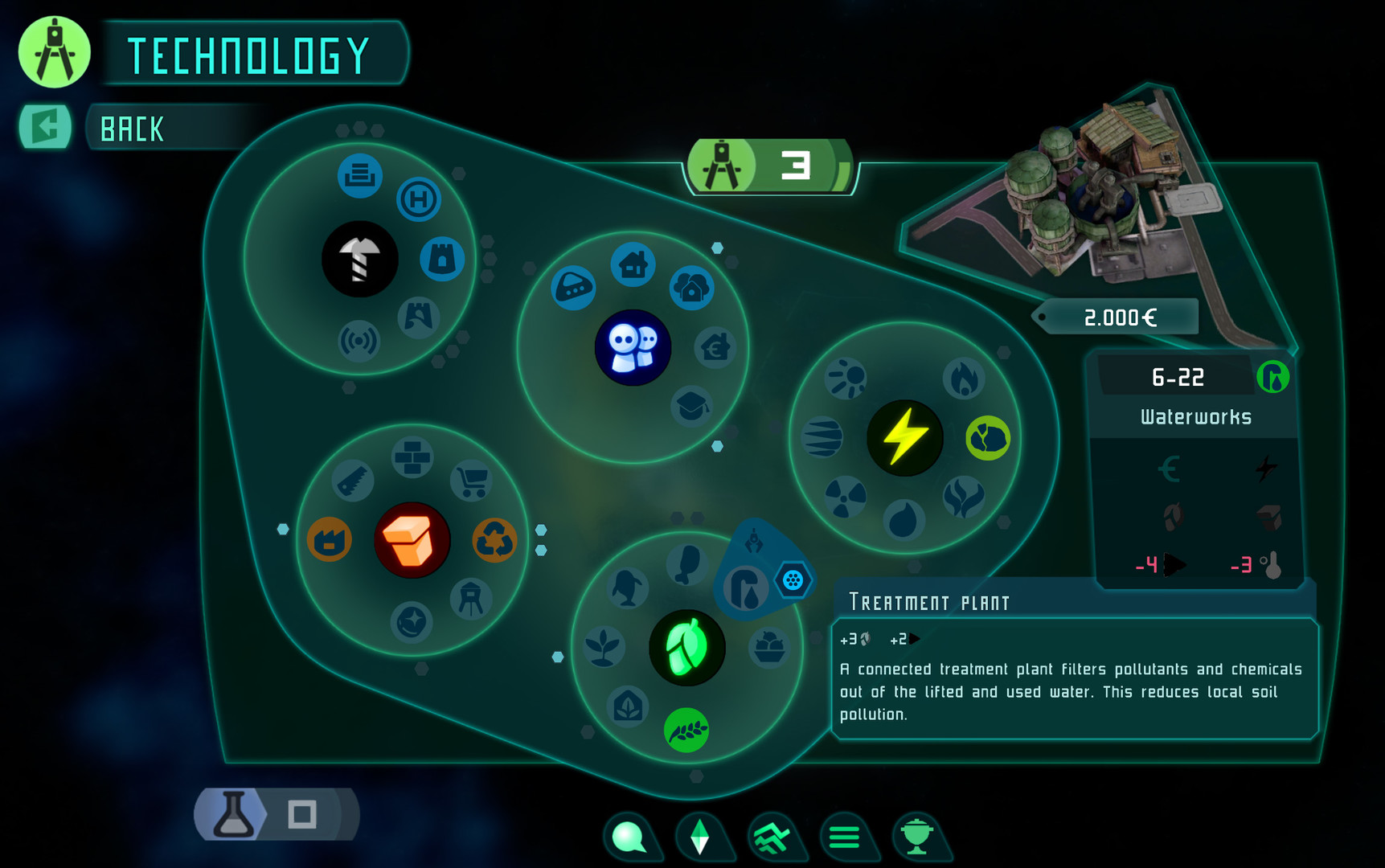Click the trophy achievements icon in the bottom bar

(x=920, y=837)
